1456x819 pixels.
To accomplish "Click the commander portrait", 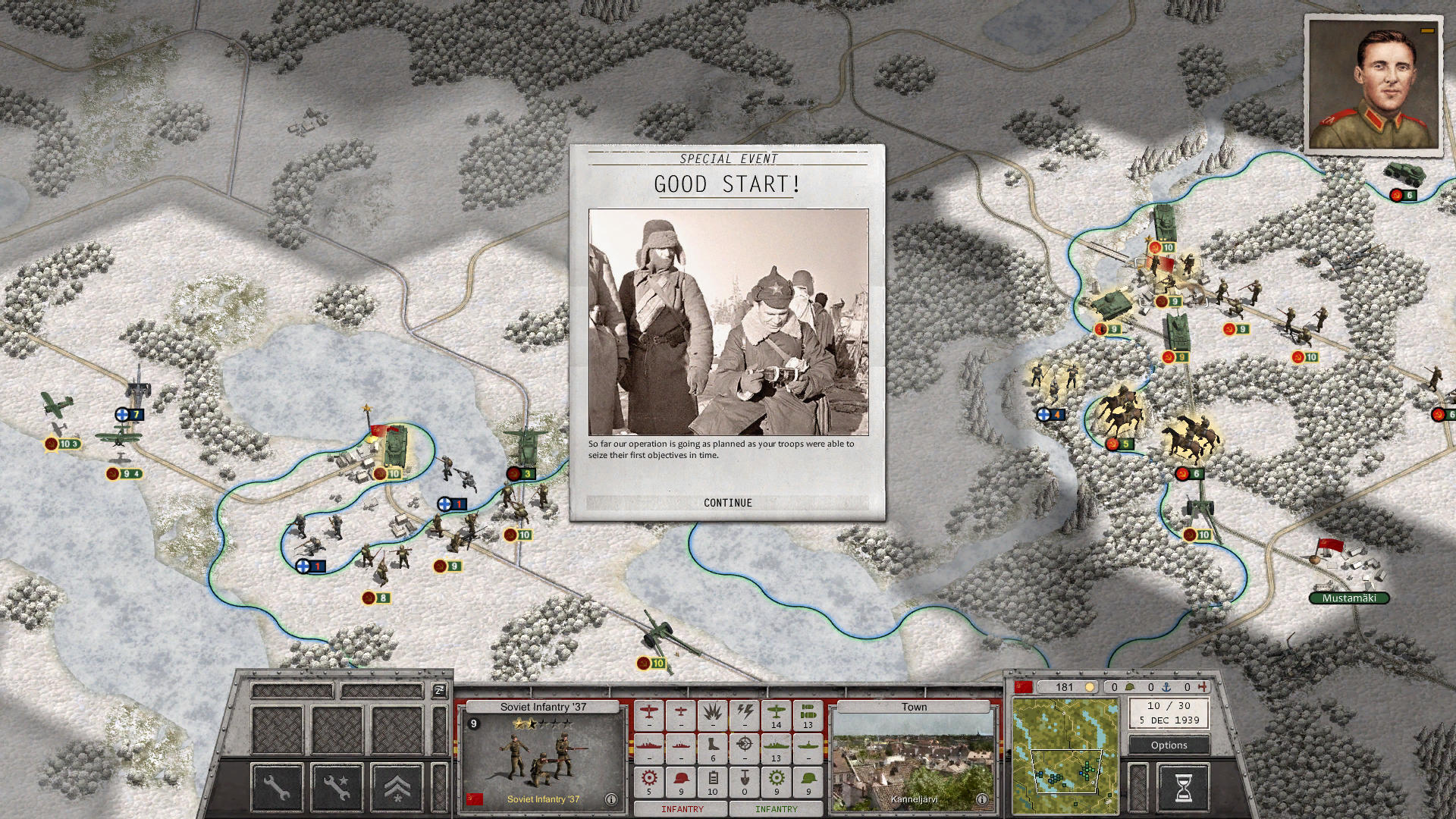I will 1373,86.
